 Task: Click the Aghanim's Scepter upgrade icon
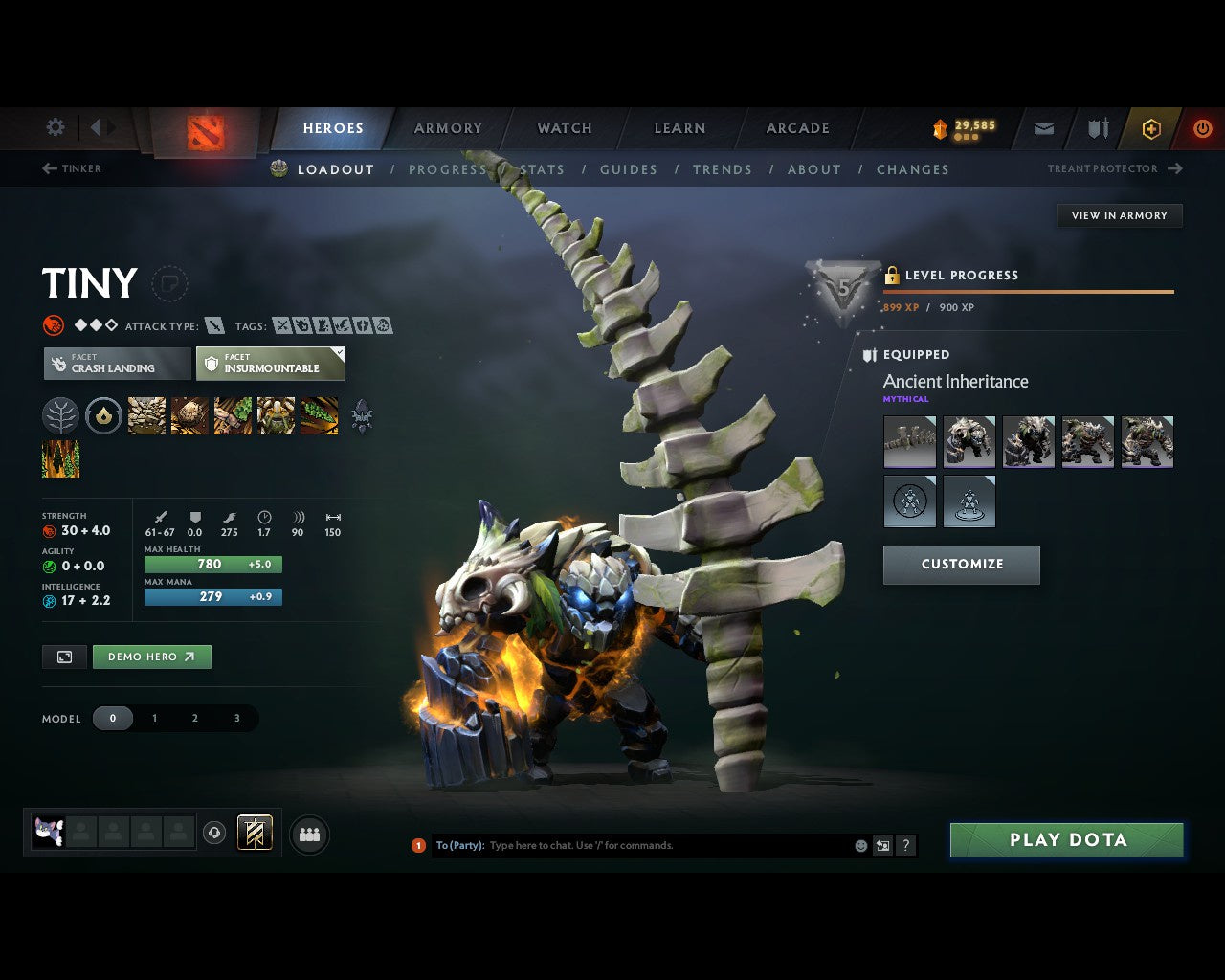click(x=362, y=415)
